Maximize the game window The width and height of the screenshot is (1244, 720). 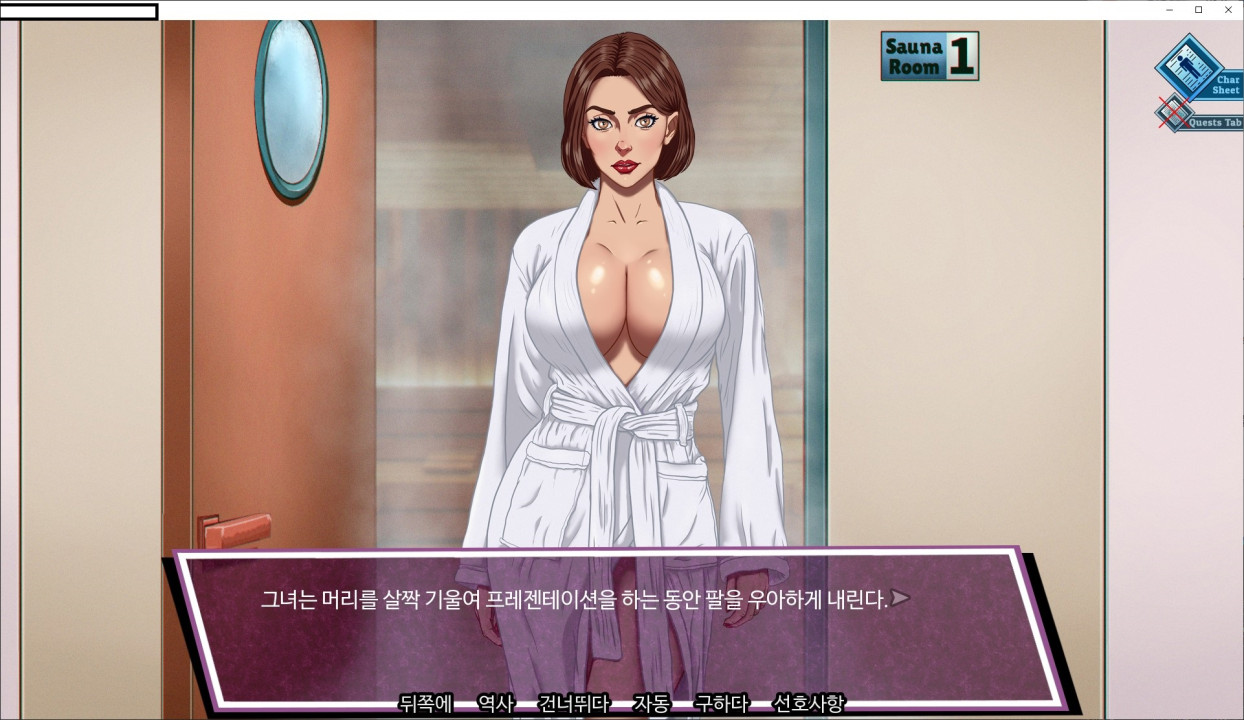pos(1199,10)
